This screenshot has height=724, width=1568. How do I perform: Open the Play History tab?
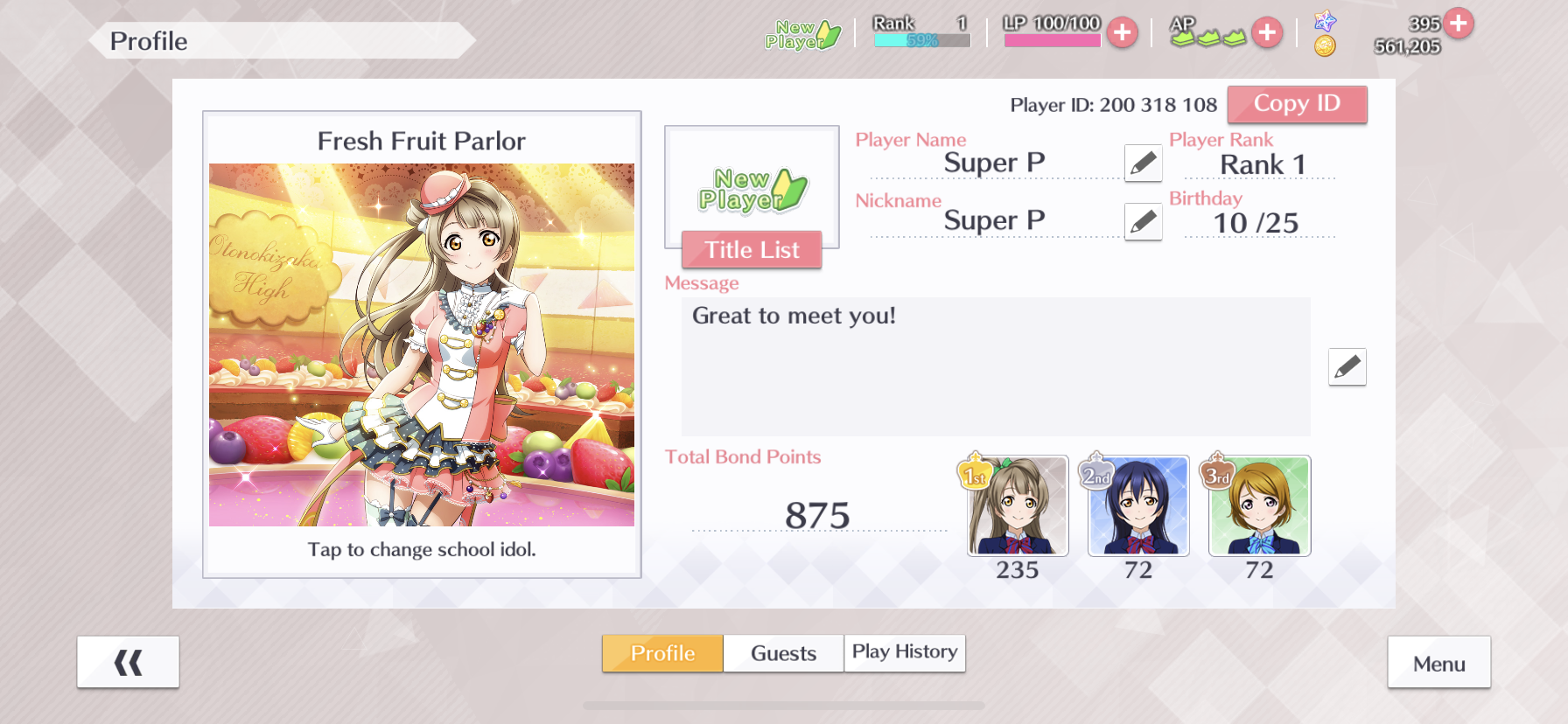[x=904, y=653]
